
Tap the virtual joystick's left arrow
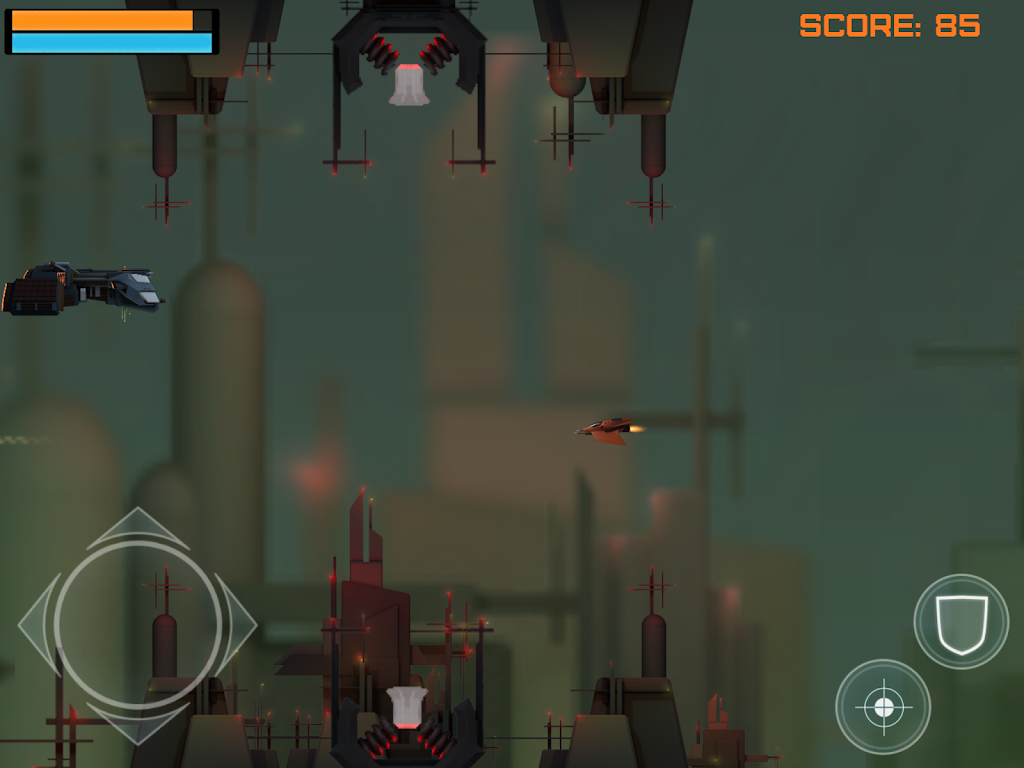37,624
